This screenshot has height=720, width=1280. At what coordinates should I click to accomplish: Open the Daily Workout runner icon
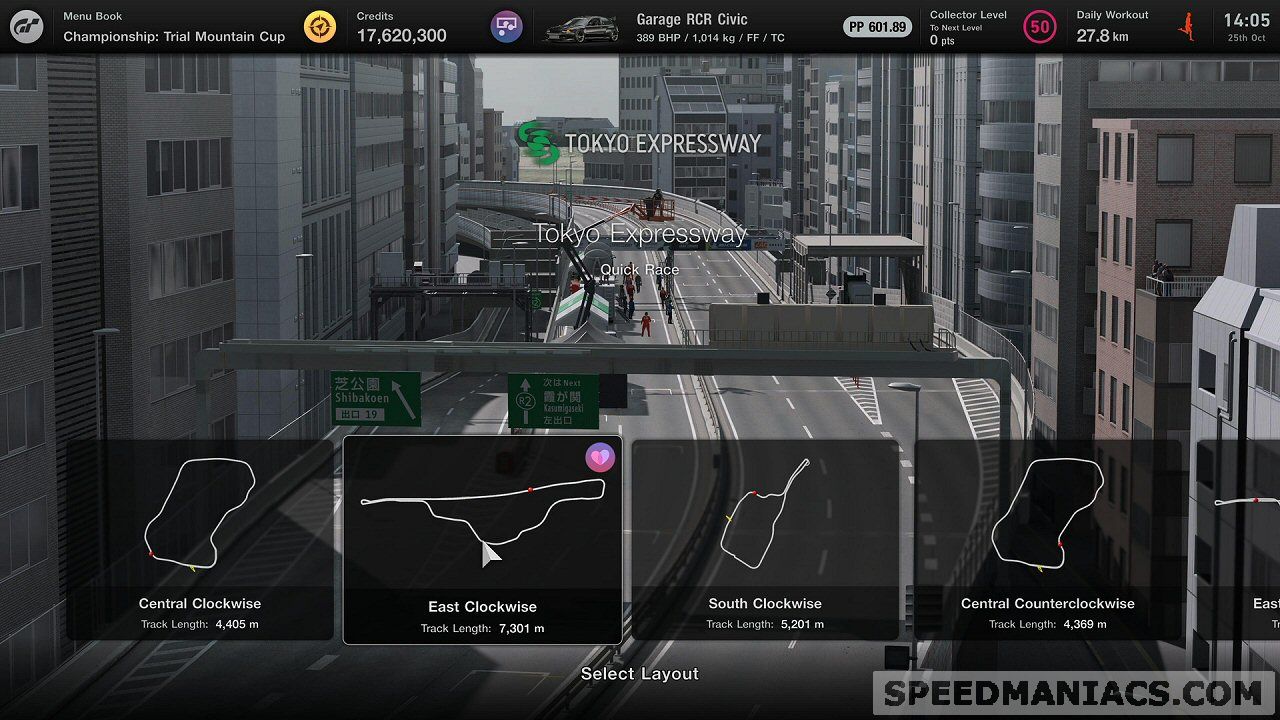click(1188, 27)
